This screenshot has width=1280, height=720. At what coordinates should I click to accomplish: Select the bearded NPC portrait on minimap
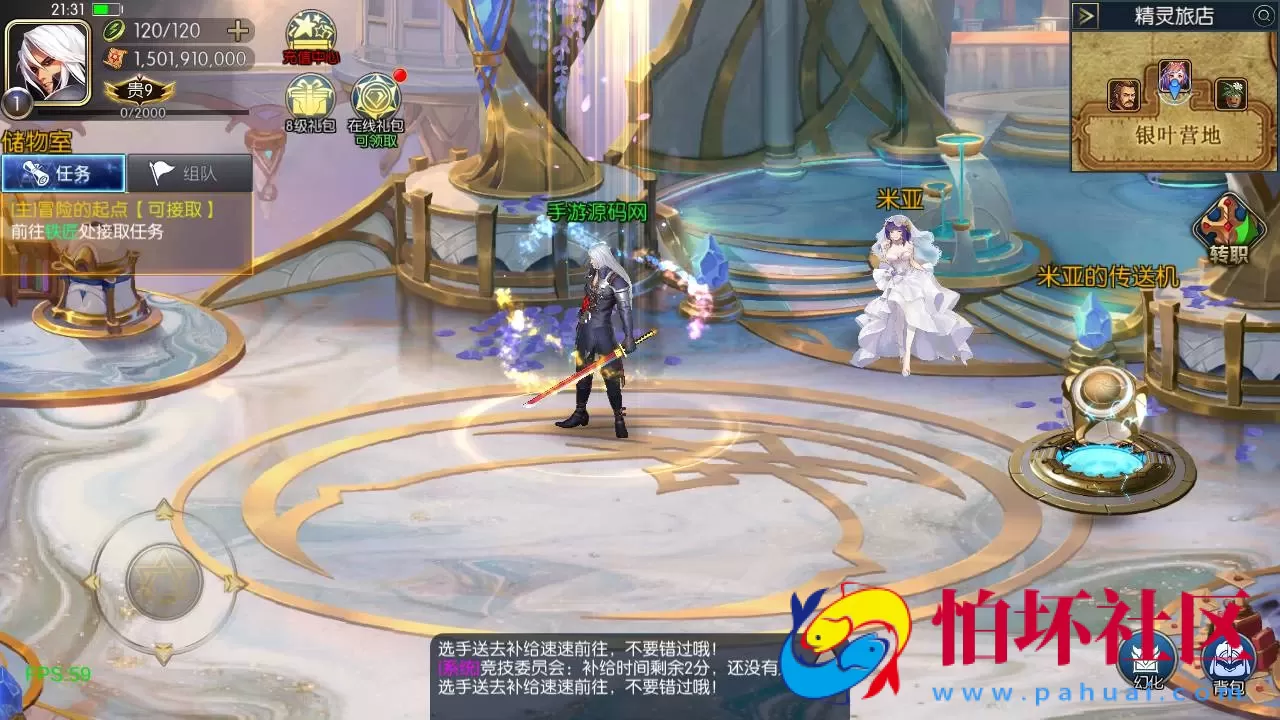(x=1122, y=94)
